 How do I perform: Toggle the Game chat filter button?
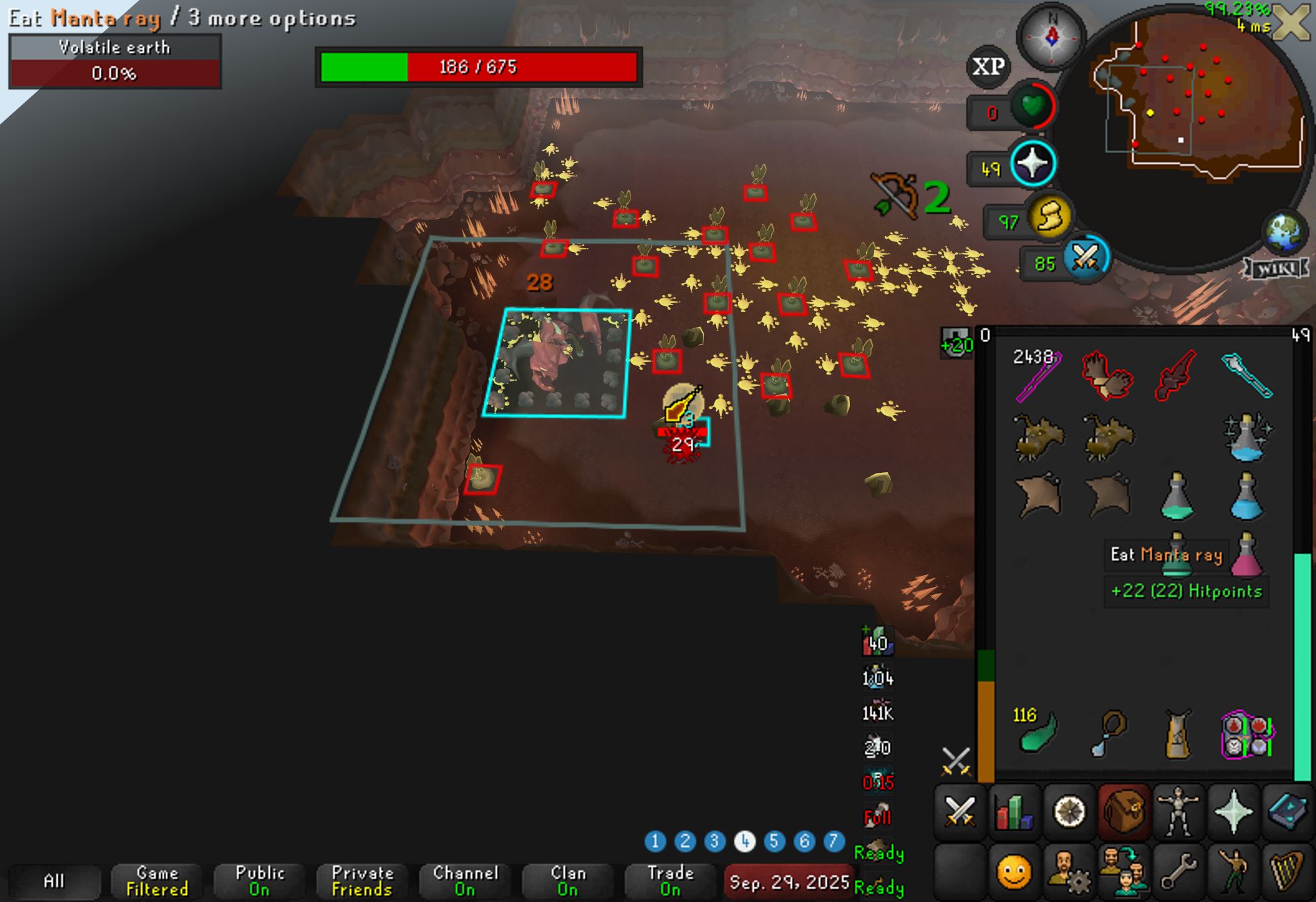click(x=157, y=881)
